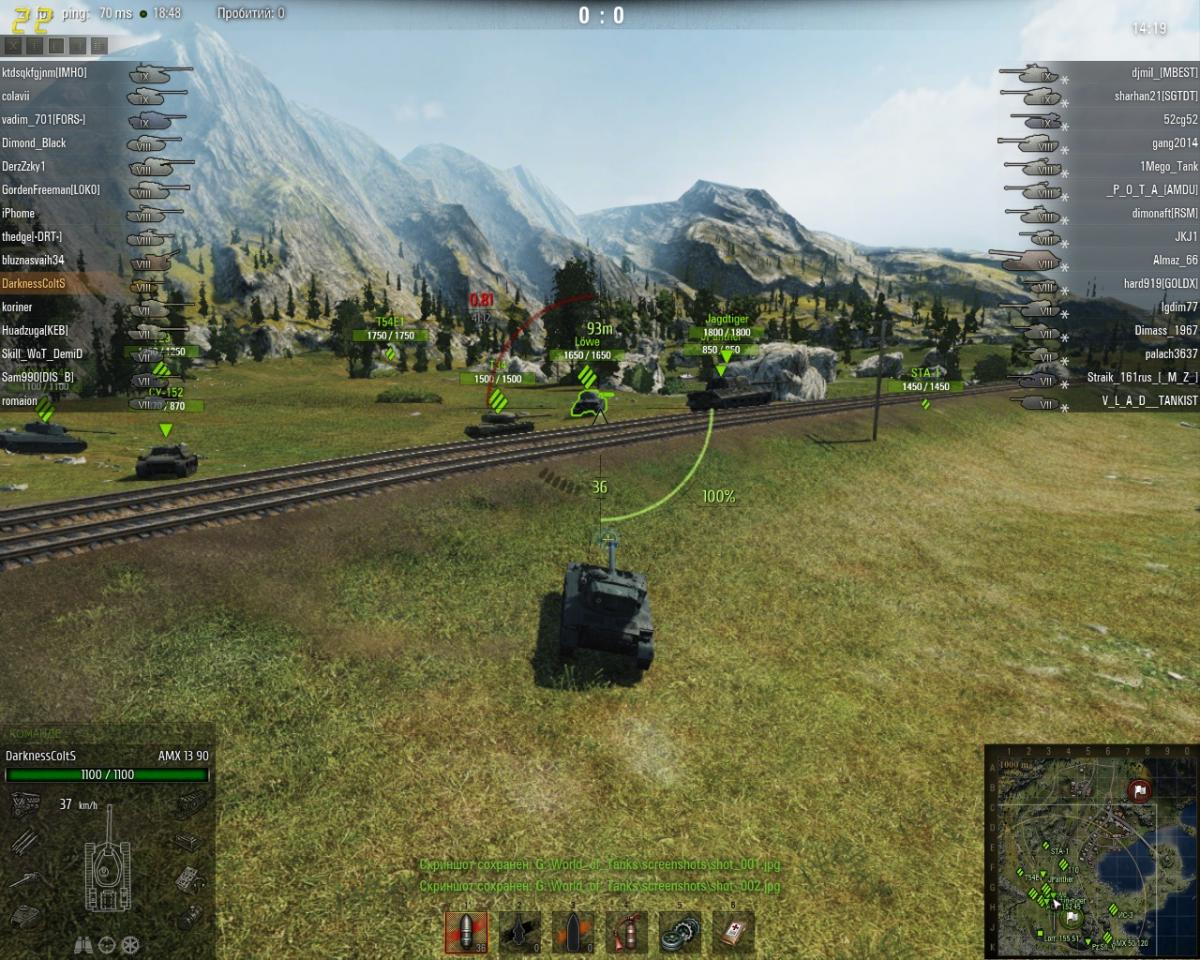The height and width of the screenshot is (960, 1200).
Task: Activate the repair kit consumable
Action: (681, 931)
